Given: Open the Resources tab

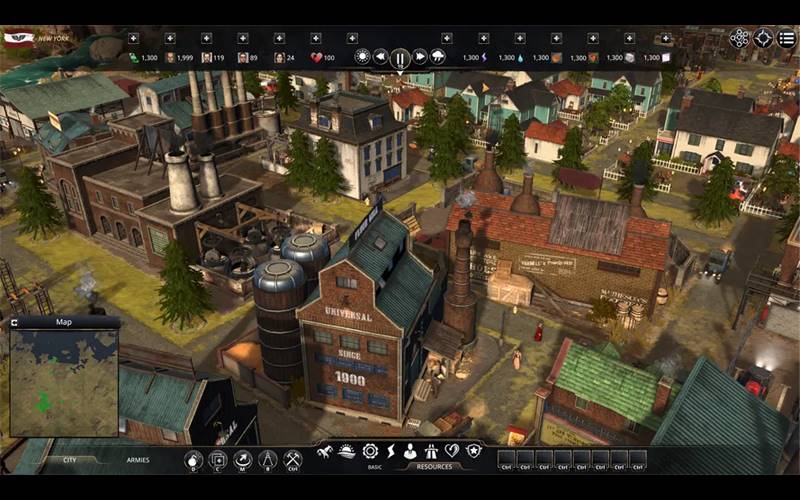Looking at the screenshot, I should point(434,467).
